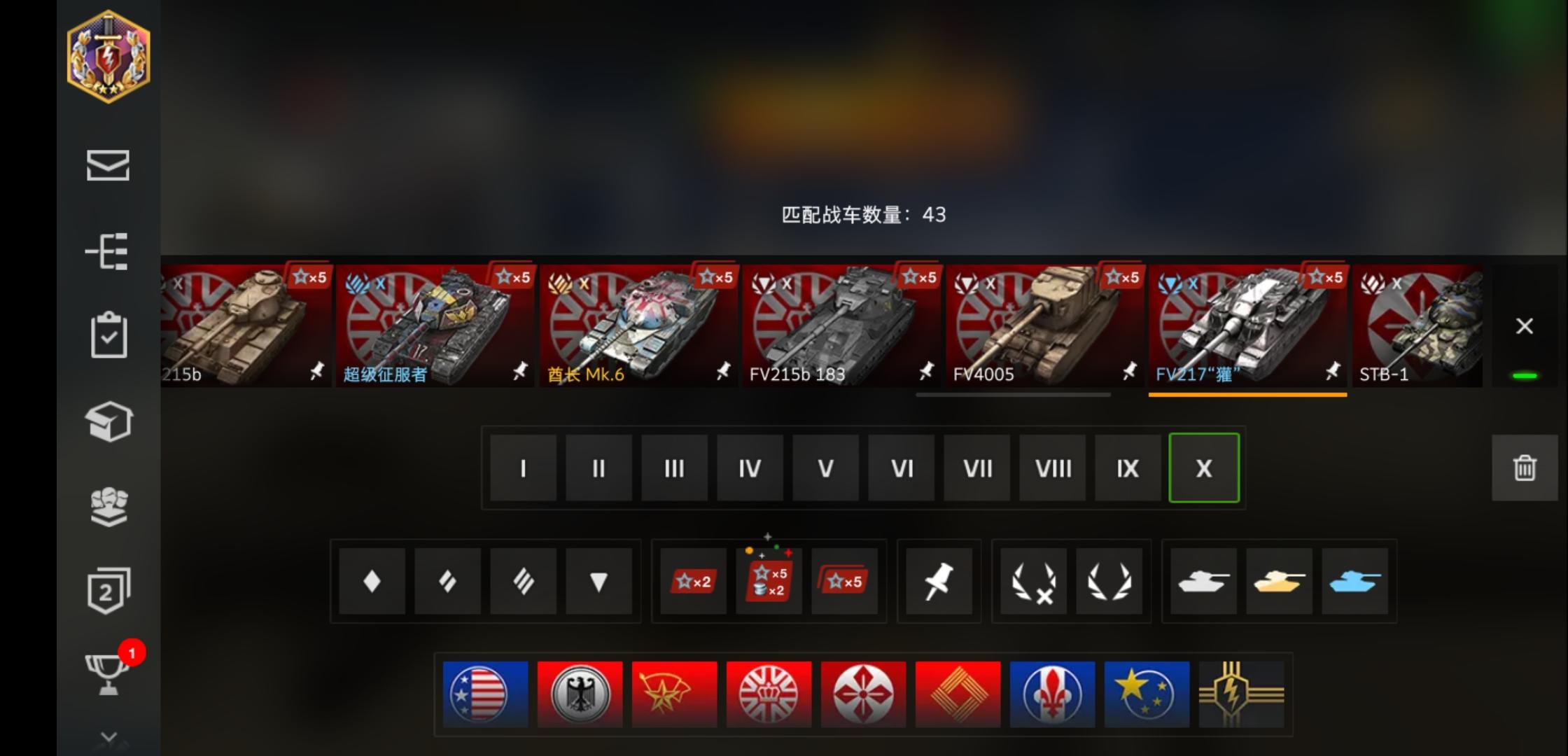Select the tier V tab

pyautogui.click(x=825, y=468)
